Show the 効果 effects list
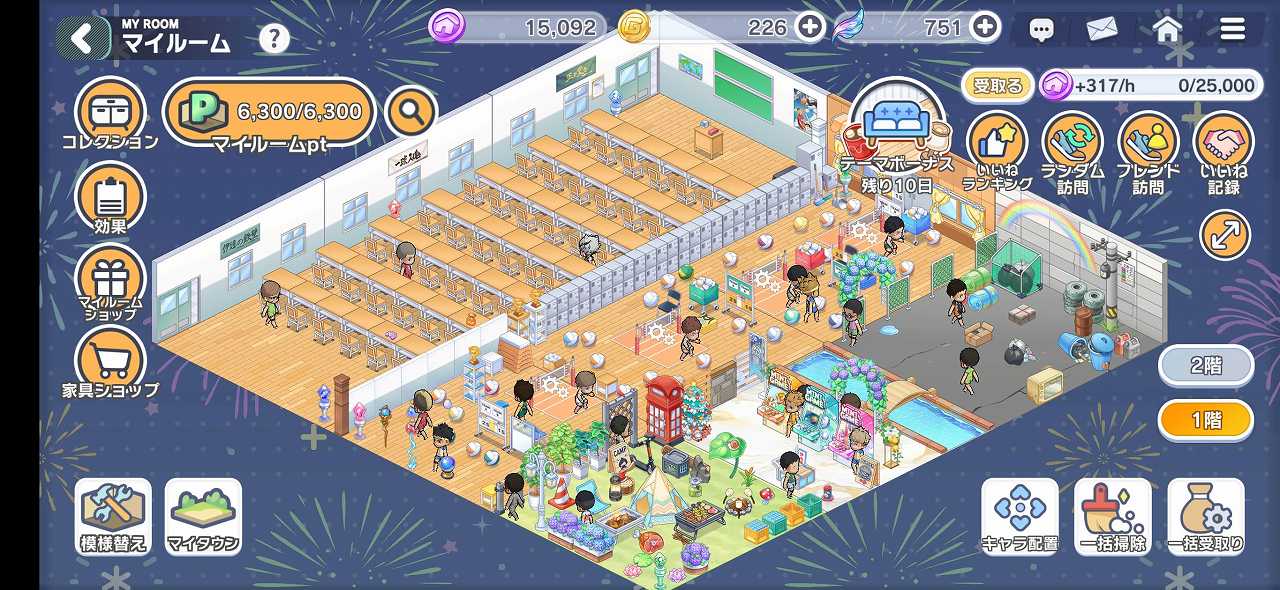The width and height of the screenshot is (1280, 590). point(110,197)
